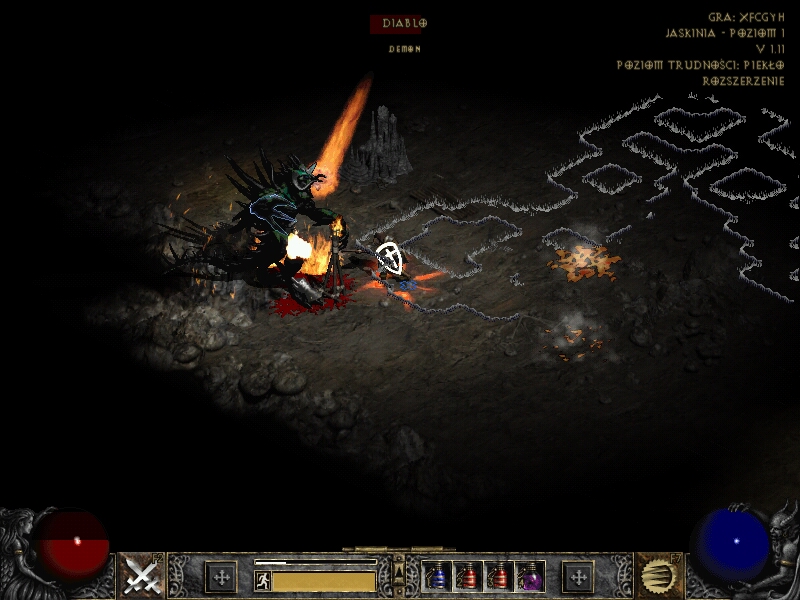Use the purple rejuvenation potion in the belt

pyautogui.click(x=530, y=577)
